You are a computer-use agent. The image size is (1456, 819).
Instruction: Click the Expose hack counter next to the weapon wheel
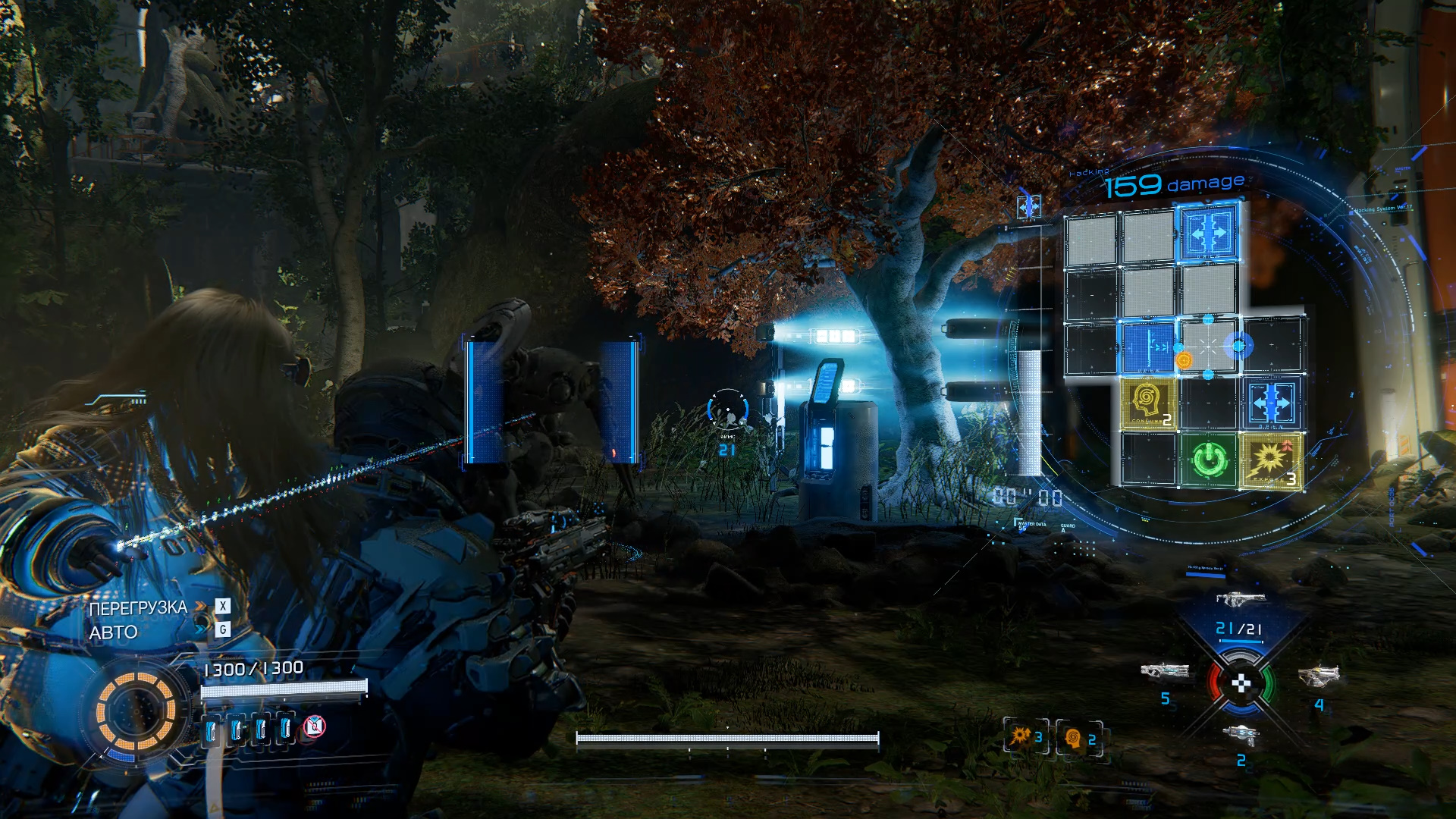point(1026,736)
